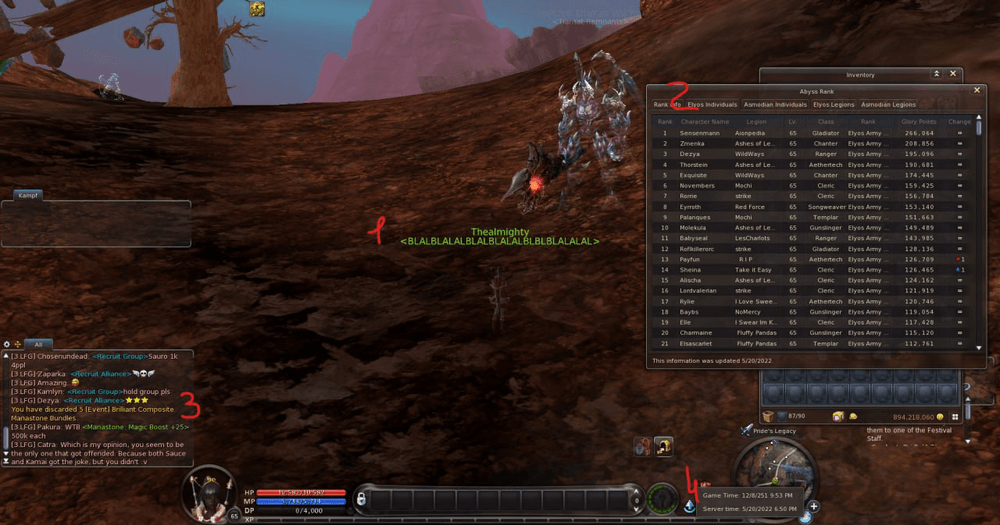1000x525 pixels.
Task: Open the Rank Info tab
Action: (667, 104)
